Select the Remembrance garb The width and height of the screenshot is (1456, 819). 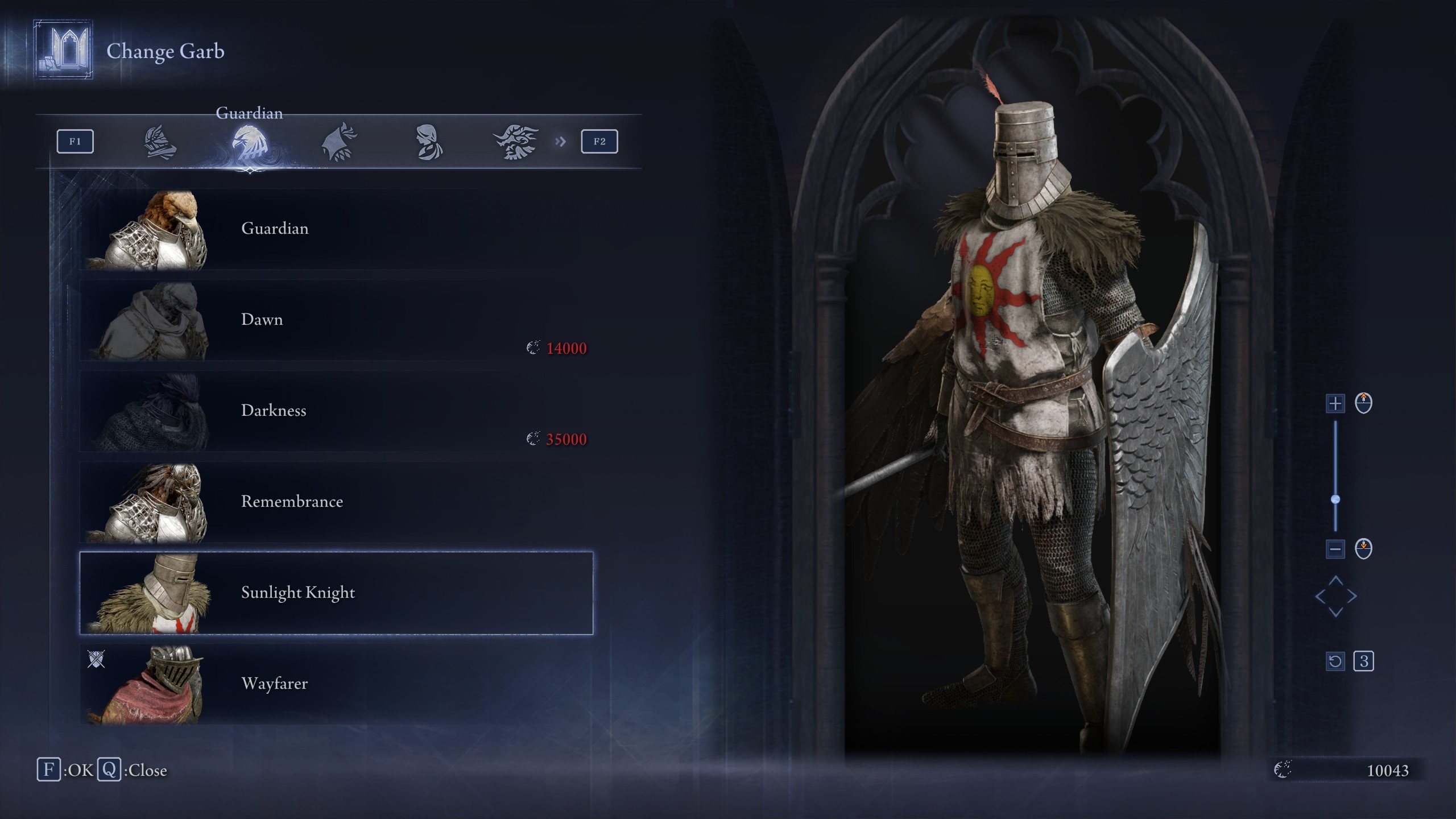coord(336,502)
